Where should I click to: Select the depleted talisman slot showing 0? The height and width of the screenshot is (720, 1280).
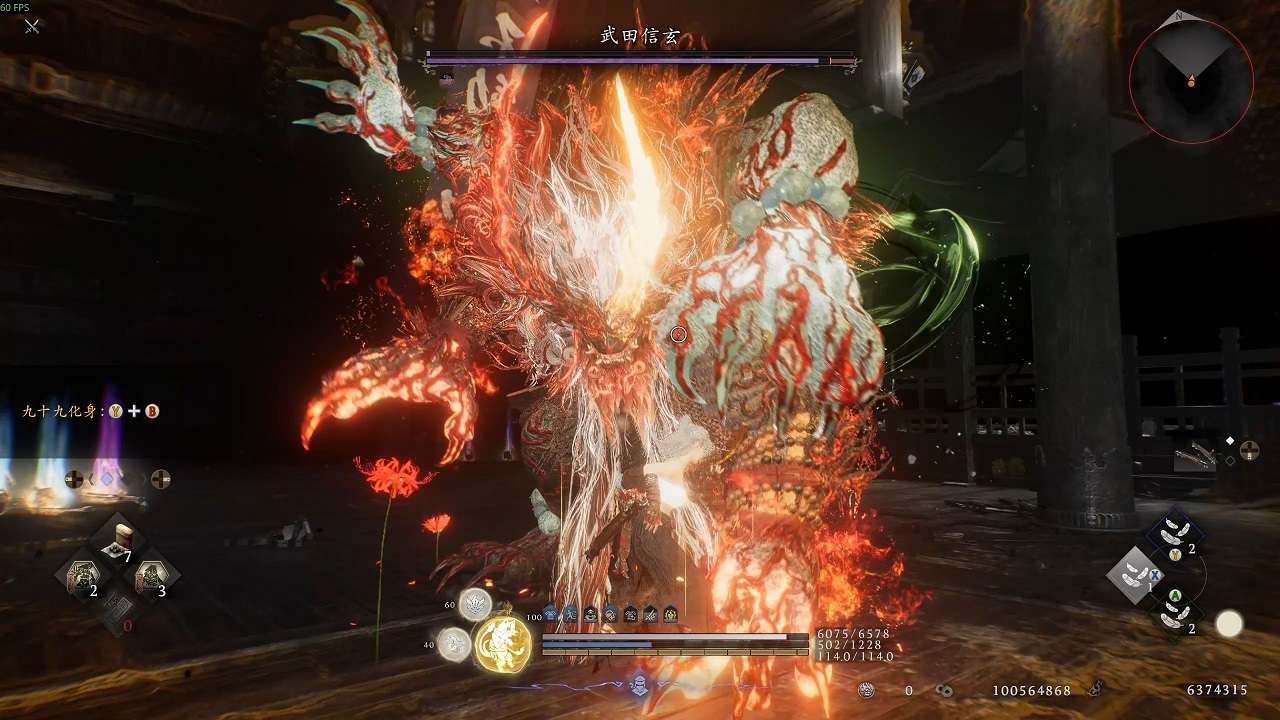point(118,611)
